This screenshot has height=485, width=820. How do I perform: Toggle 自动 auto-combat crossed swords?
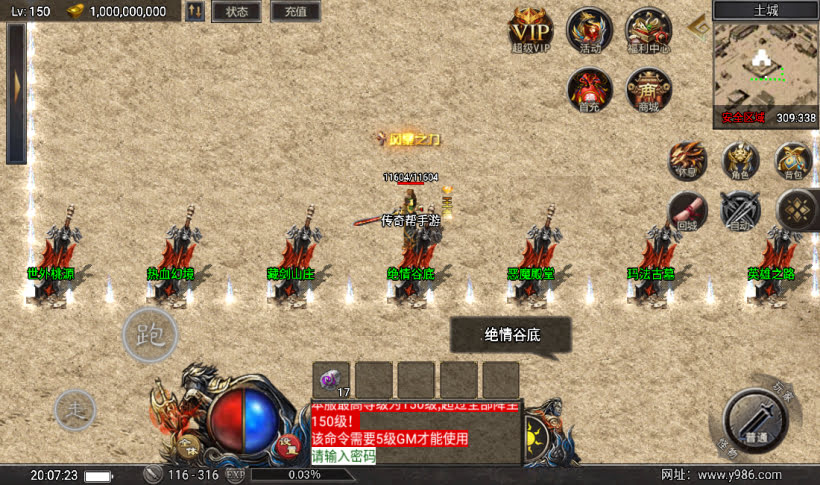[740, 210]
